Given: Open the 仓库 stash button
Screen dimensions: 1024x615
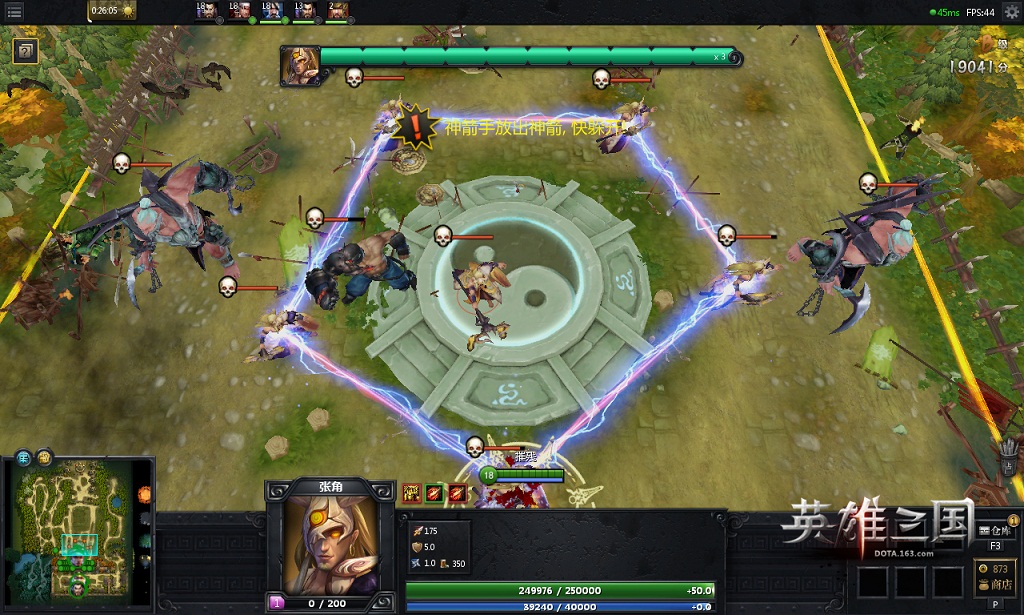Looking at the screenshot, I should pos(996,531).
